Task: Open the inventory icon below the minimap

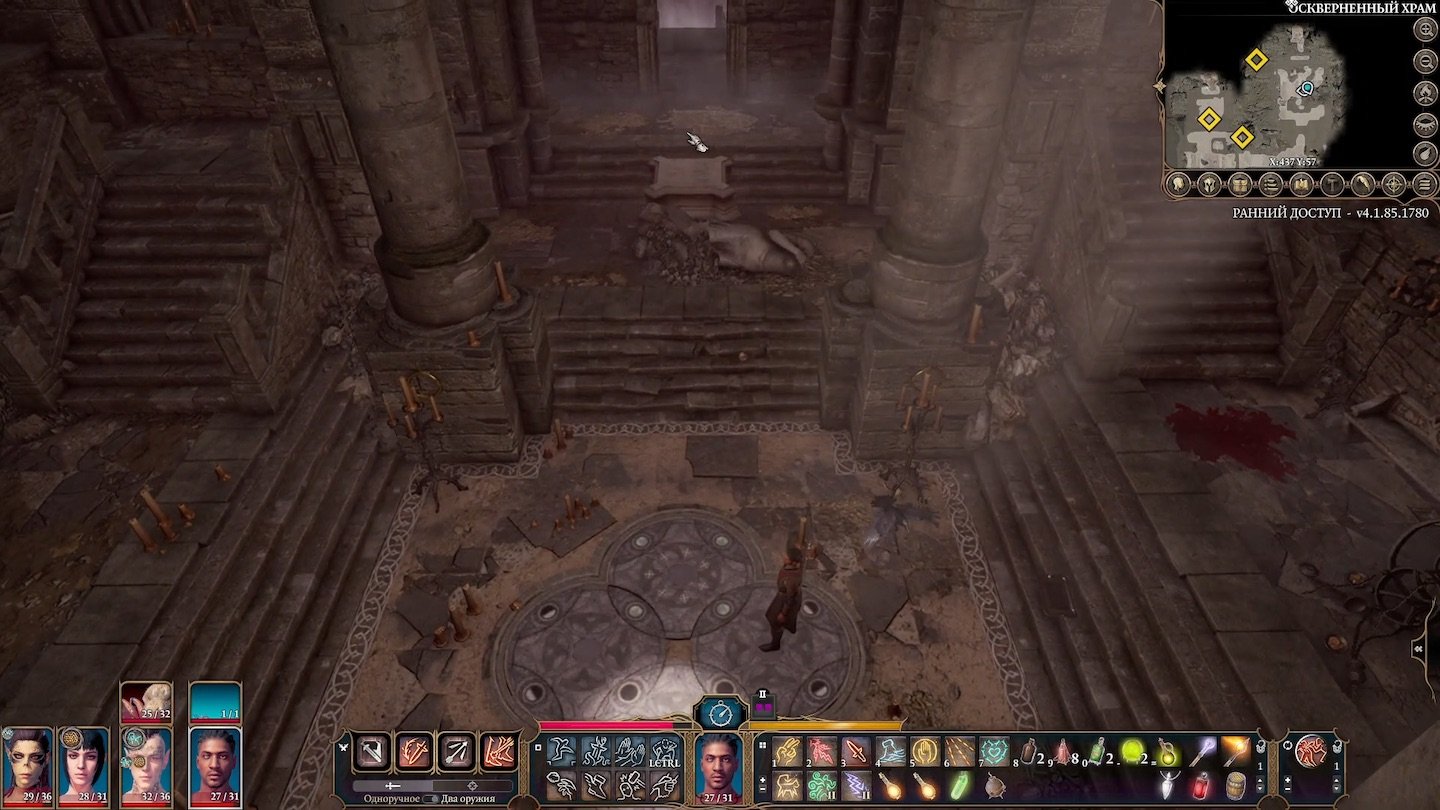Action: tap(1240, 183)
